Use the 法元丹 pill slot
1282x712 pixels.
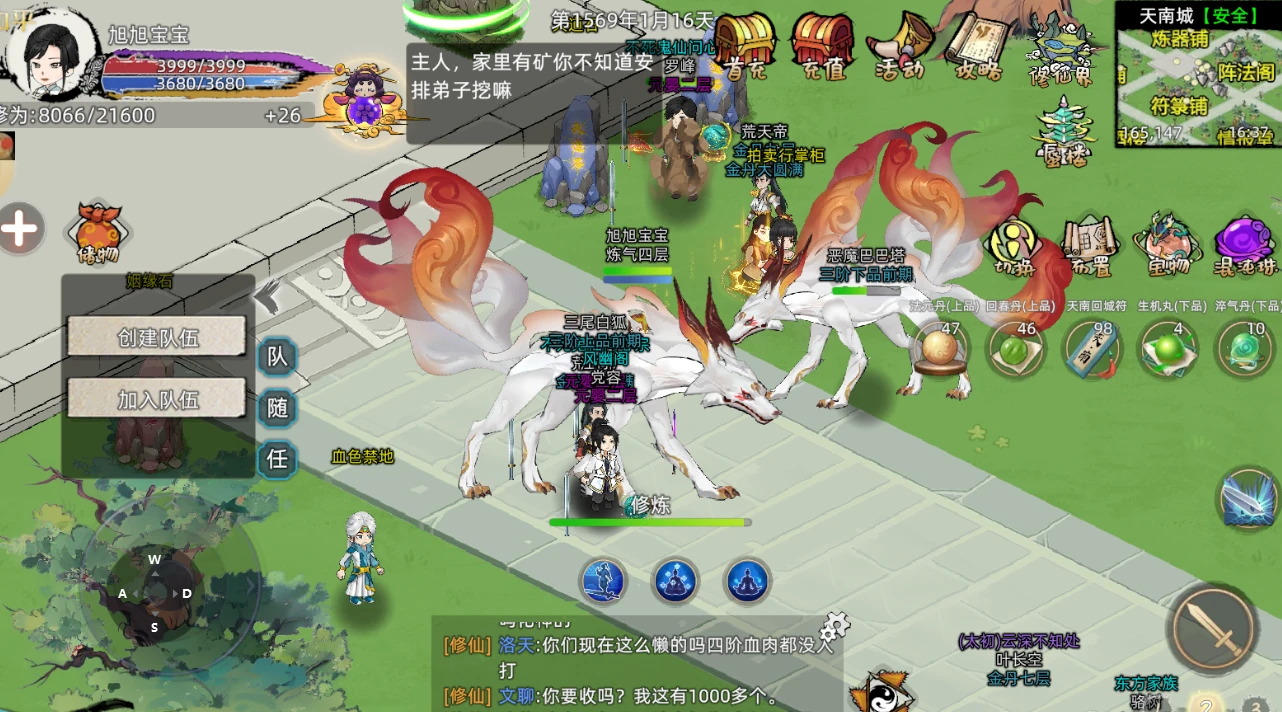click(941, 349)
